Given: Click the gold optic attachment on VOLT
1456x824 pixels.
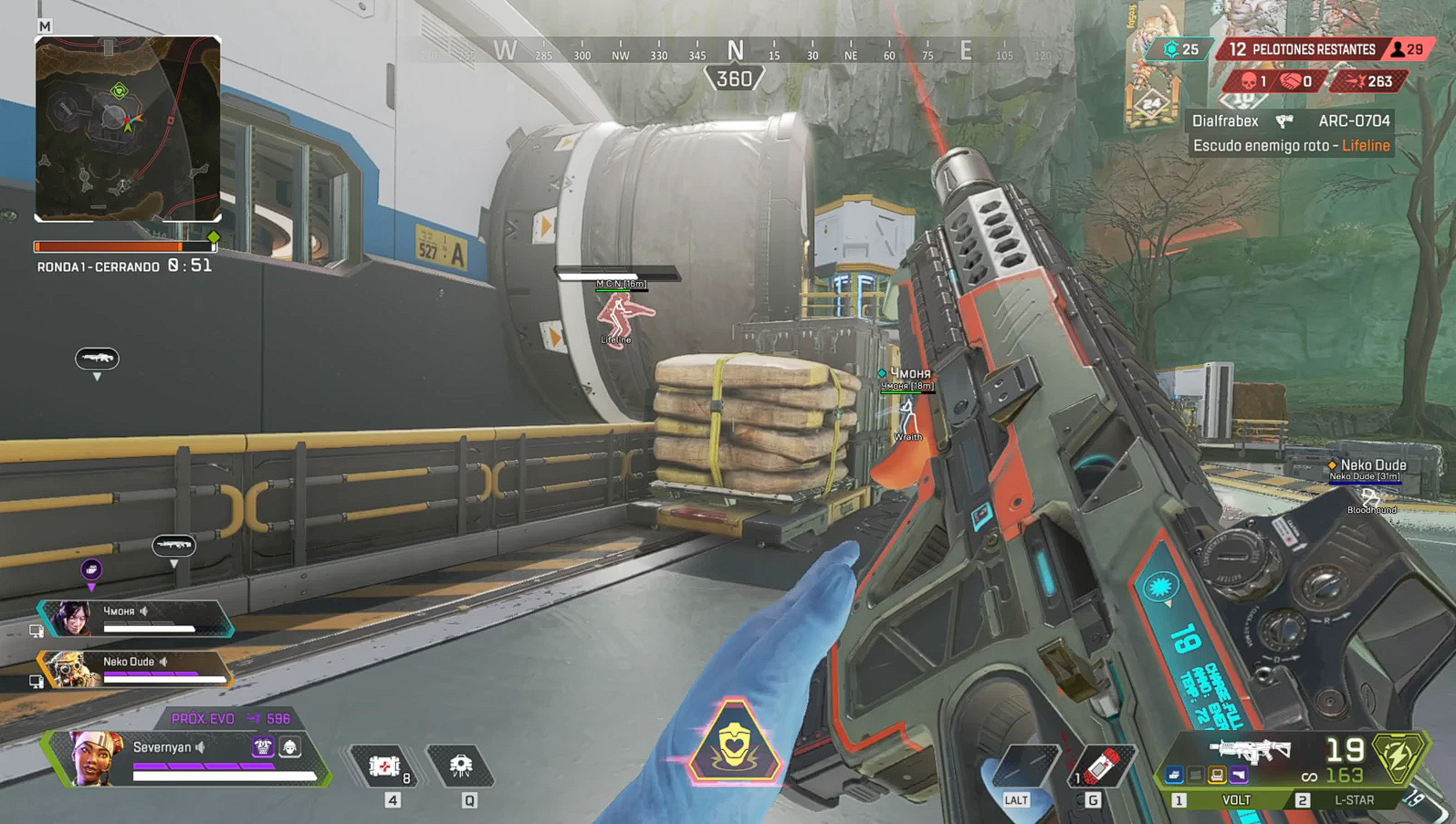Looking at the screenshot, I should 1217,776.
